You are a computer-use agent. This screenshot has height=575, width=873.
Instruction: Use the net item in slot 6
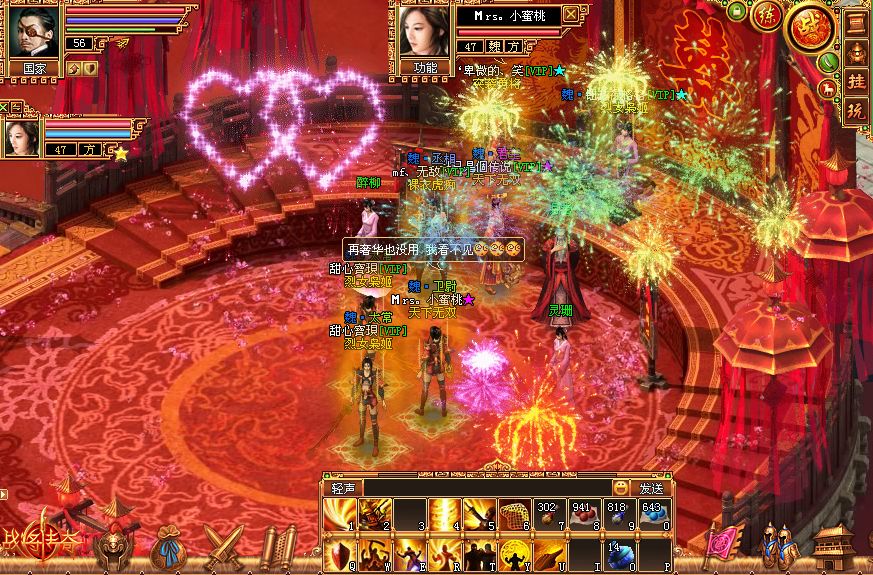[513, 514]
